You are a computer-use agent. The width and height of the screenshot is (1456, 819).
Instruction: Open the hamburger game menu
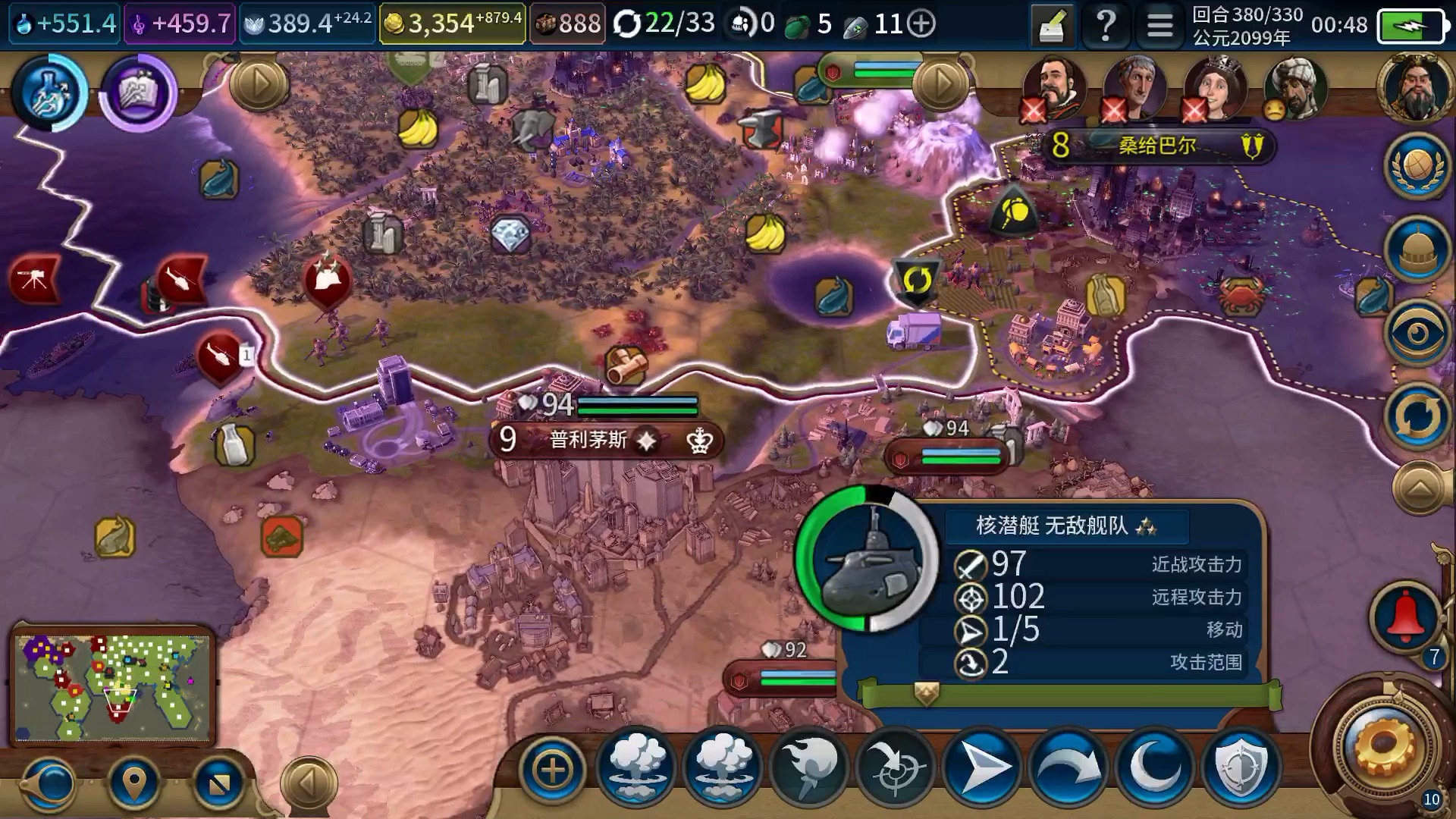tap(1159, 26)
